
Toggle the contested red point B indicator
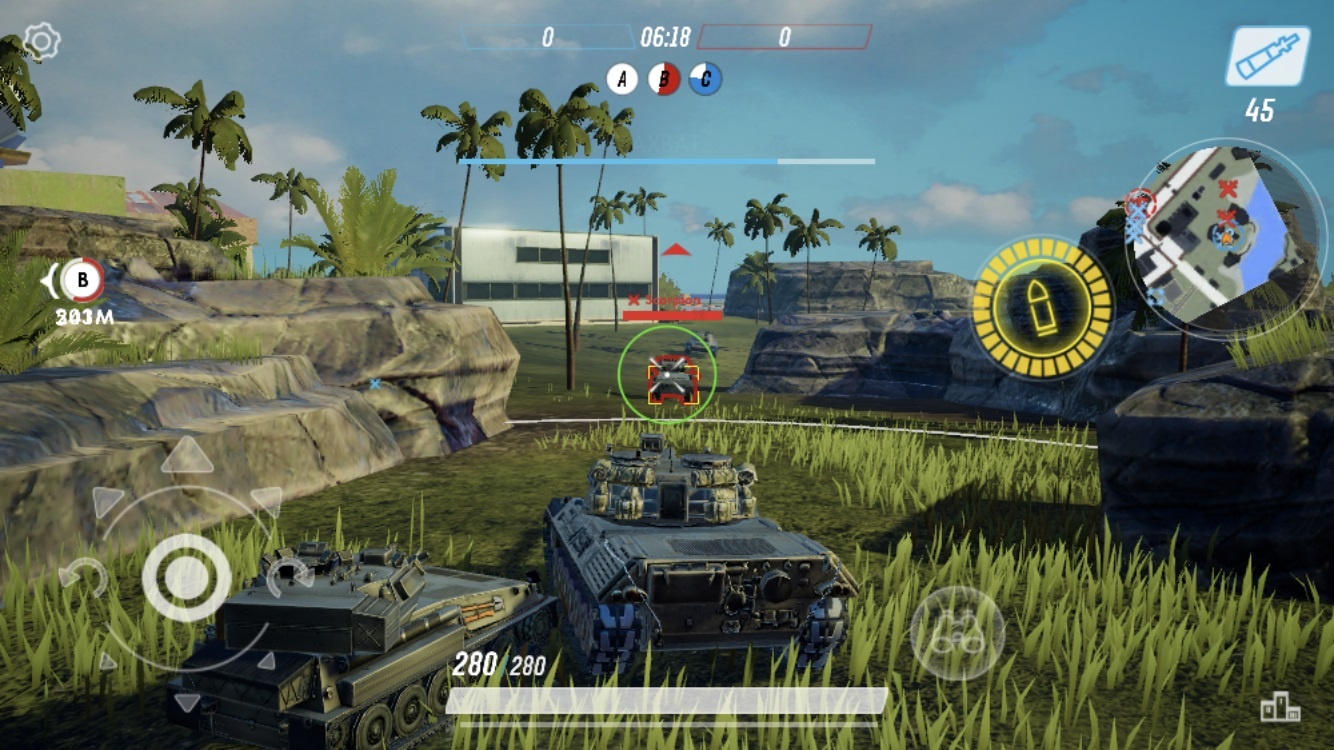coord(665,76)
